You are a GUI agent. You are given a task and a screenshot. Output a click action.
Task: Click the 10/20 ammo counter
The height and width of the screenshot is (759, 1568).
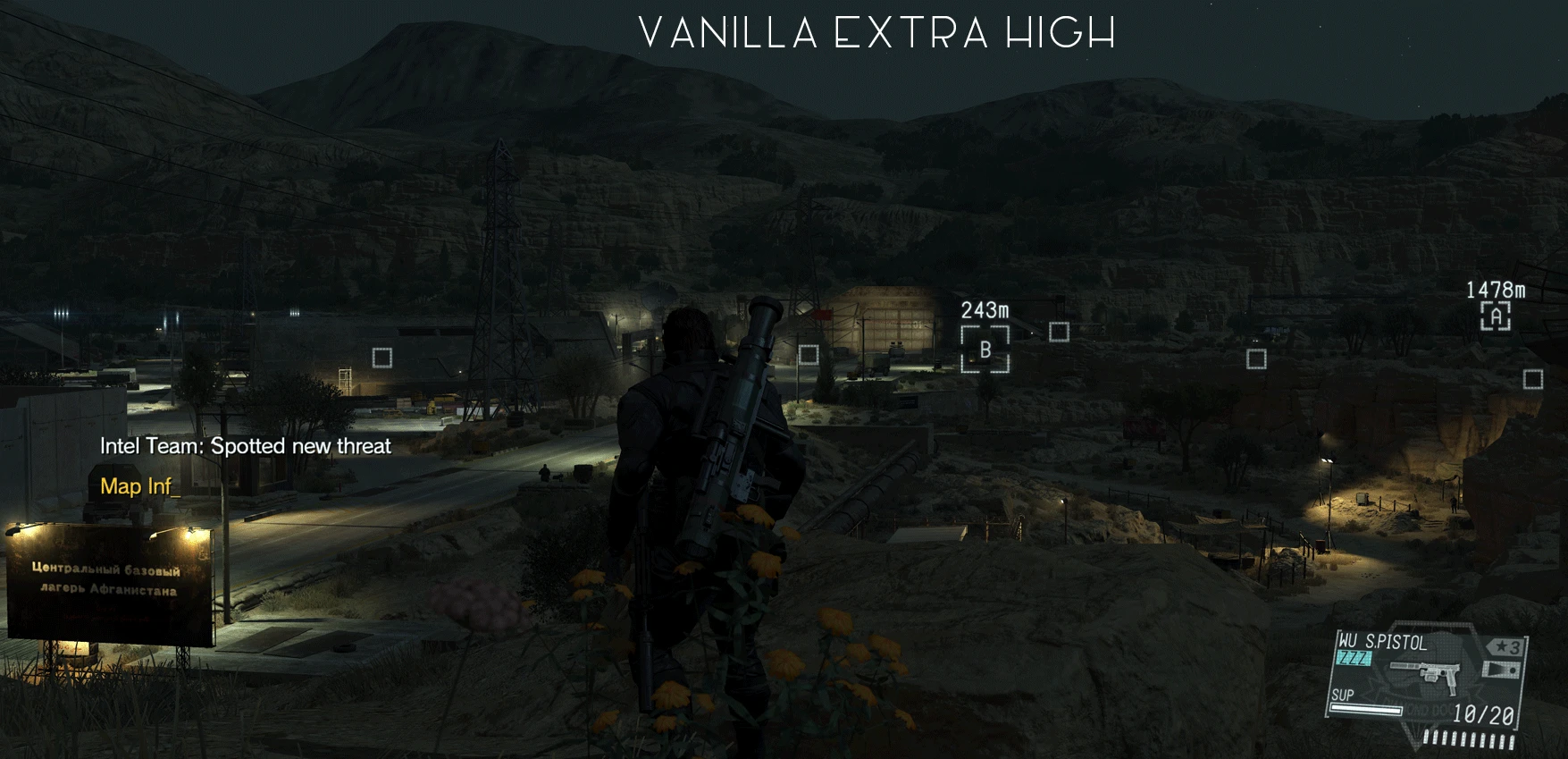point(1484,713)
